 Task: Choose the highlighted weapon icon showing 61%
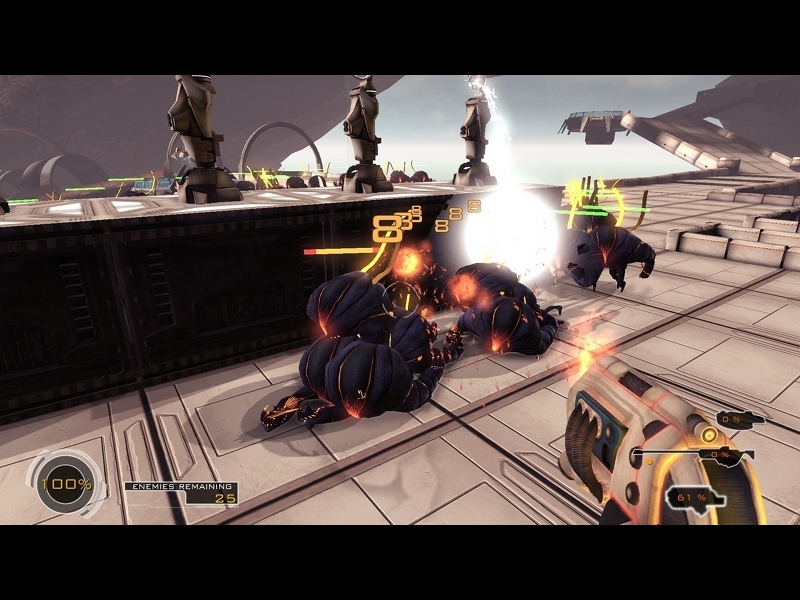pos(693,496)
